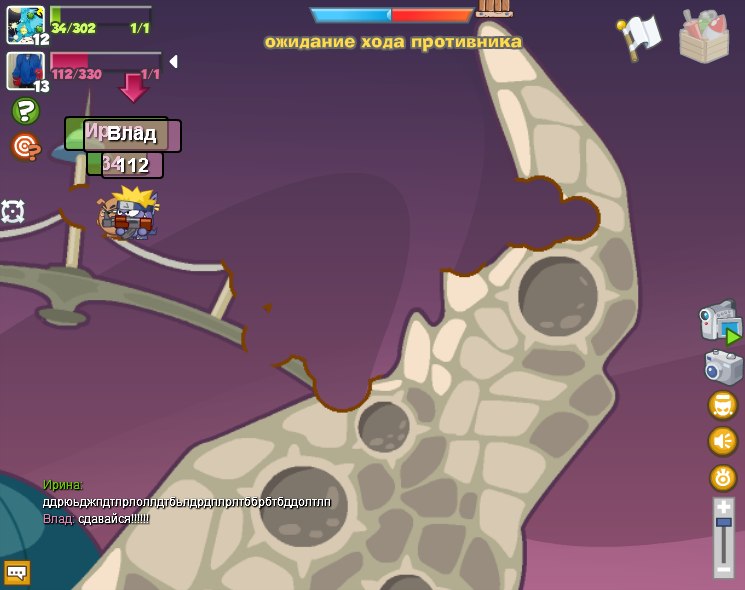This screenshot has height=590, width=745.
Task: Select the level 13 player avatar
Action: pyautogui.click(x=25, y=70)
